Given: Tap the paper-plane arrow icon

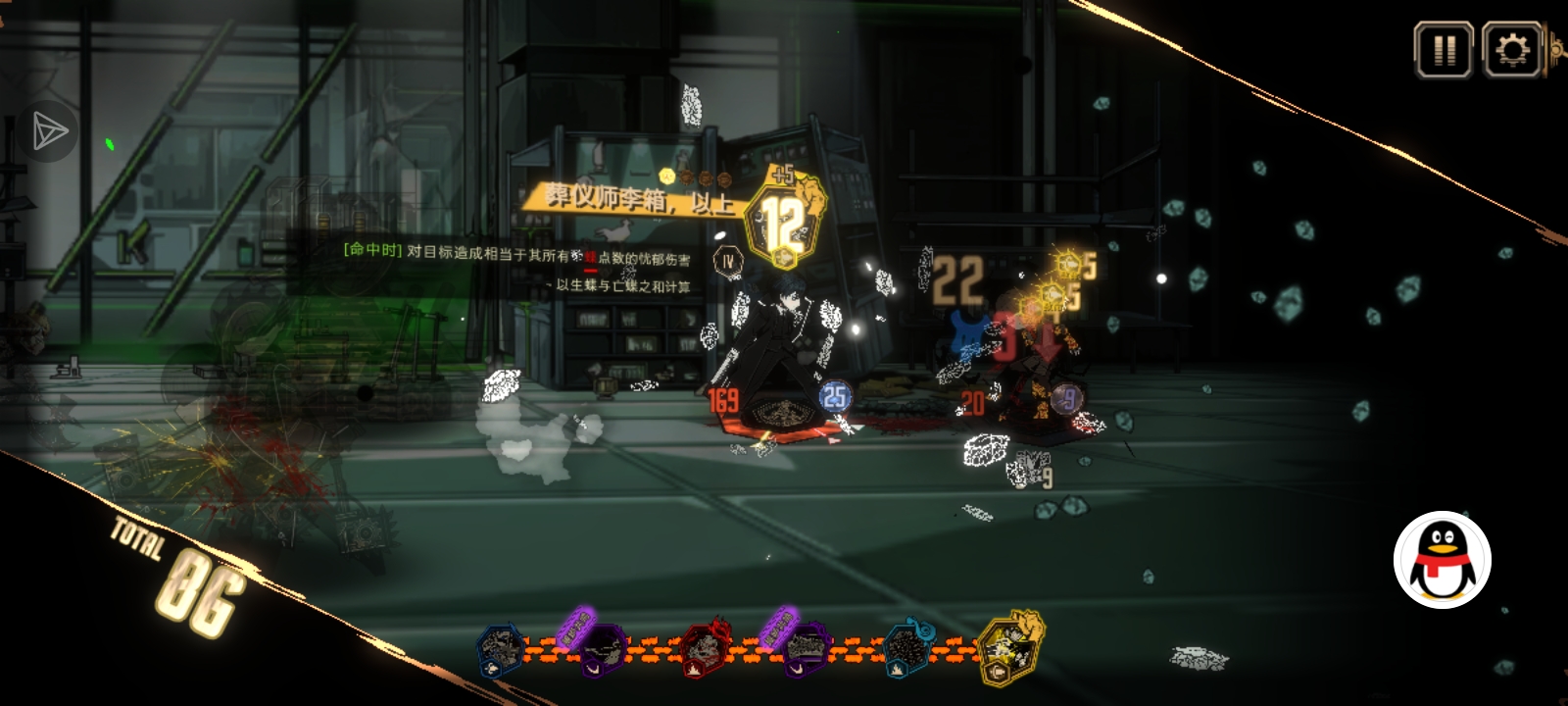Looking at the screenshot, I should pos(48,131).
